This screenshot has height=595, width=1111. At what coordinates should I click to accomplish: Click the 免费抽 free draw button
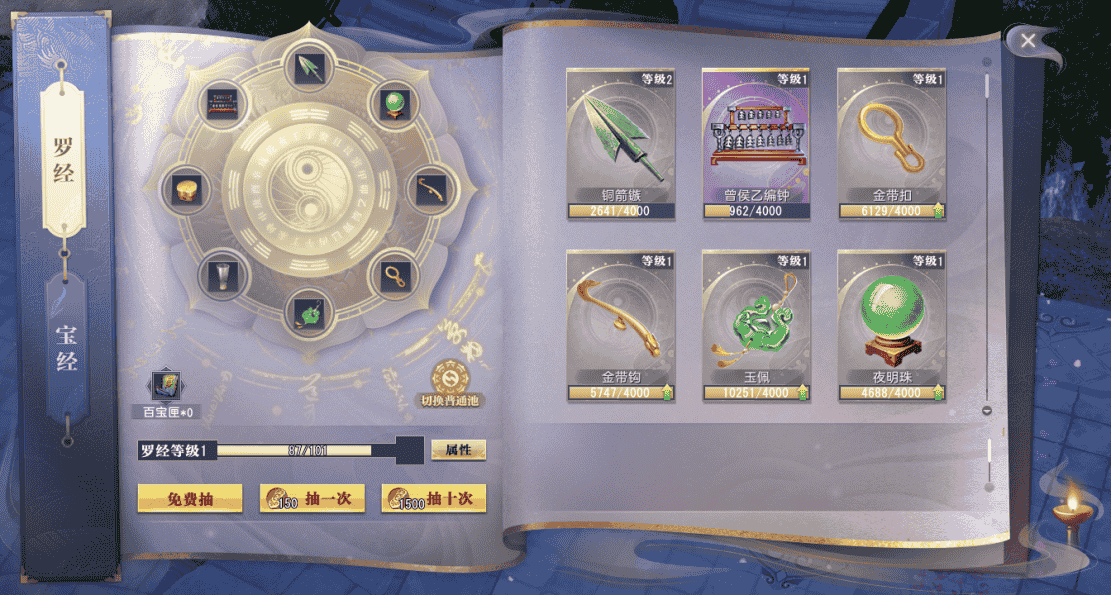pyautogui.click(x=190, y=498)
